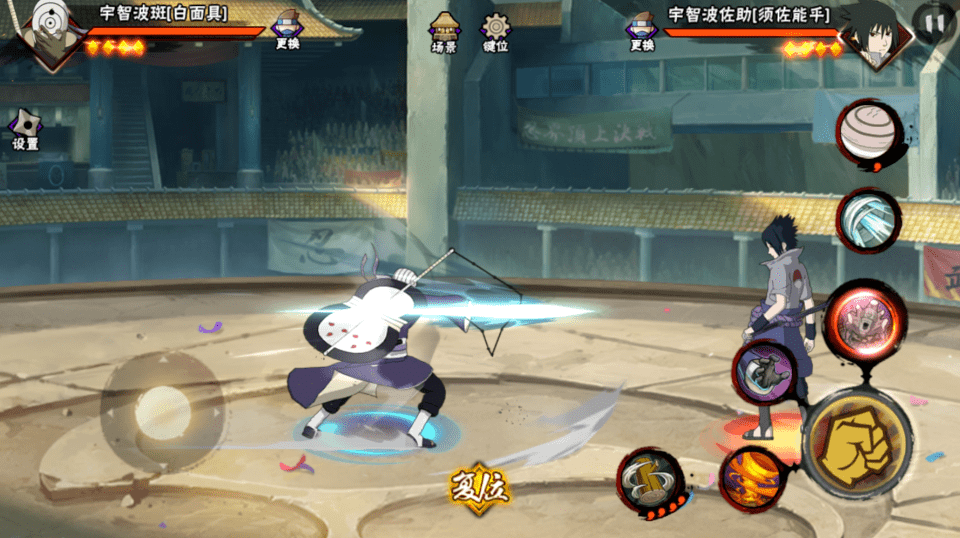This screenshot has width=960, height=538.
Task: Tap 更换 beside Sasuke's health bar
Action: [642, 29]
